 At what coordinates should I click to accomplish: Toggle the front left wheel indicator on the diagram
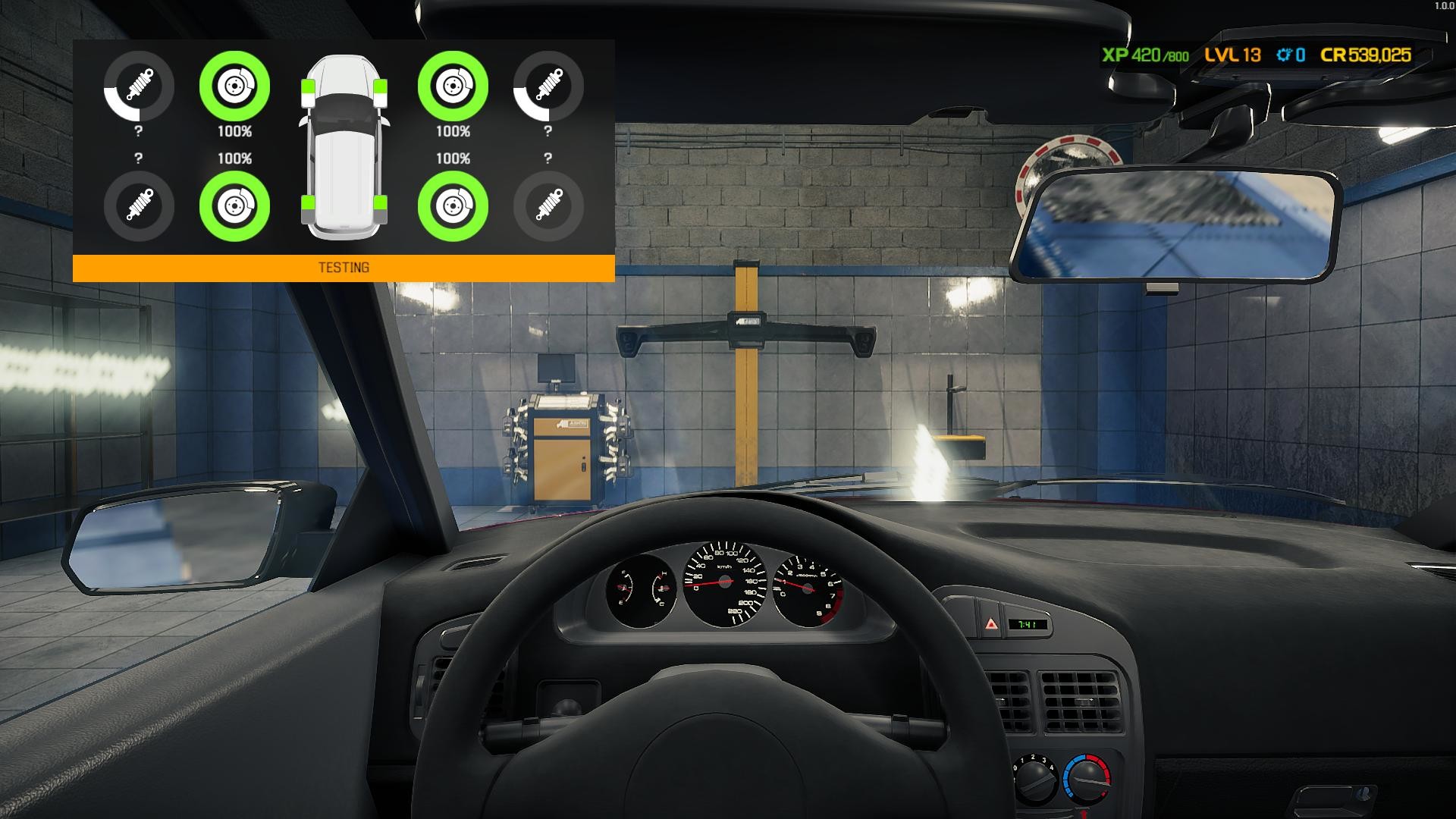pos(309,91)
